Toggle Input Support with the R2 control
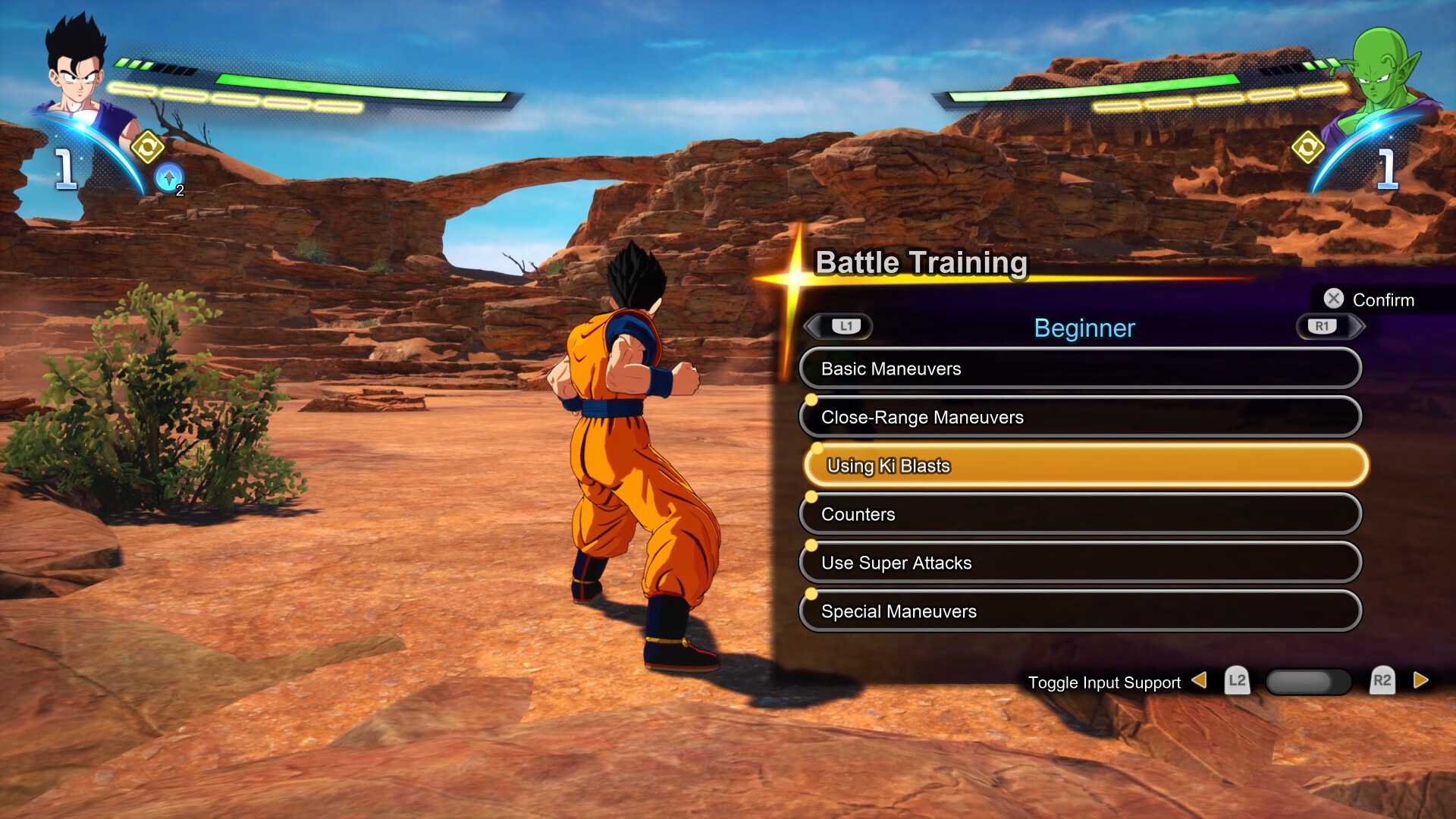Screen dimensions: 1456x819 1383,682
